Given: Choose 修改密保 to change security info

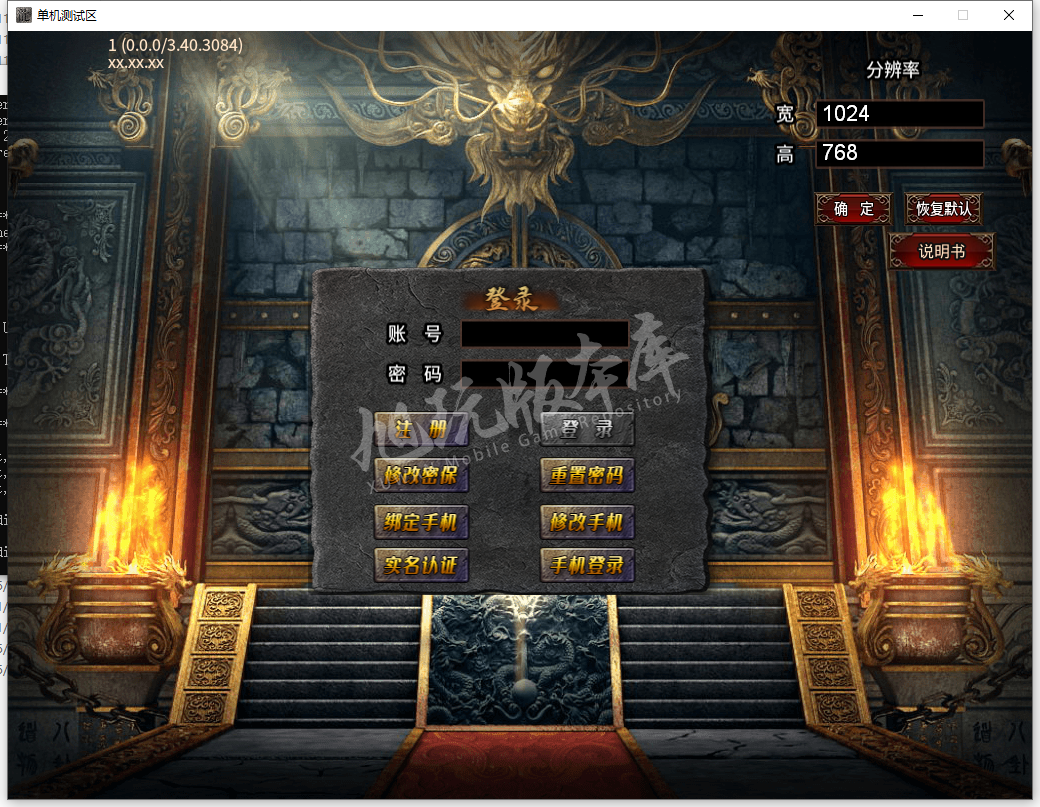Looking at the screenshot, I should pyautogui.click(x=421, y=475).
